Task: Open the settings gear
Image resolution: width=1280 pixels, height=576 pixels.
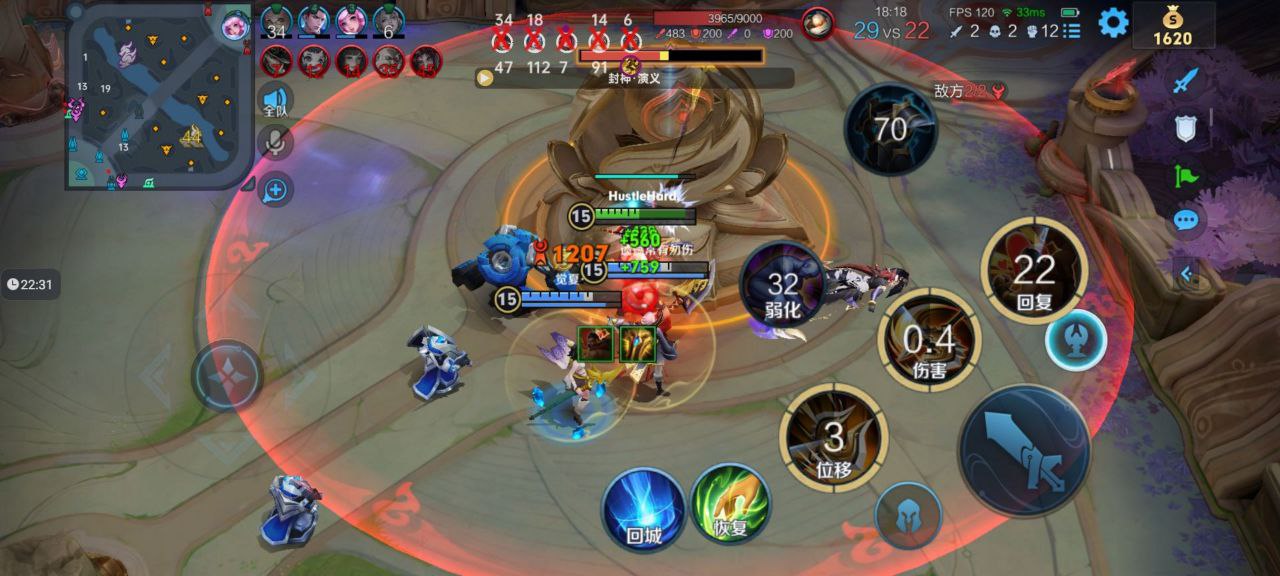Action: (x=1113, y=22)
